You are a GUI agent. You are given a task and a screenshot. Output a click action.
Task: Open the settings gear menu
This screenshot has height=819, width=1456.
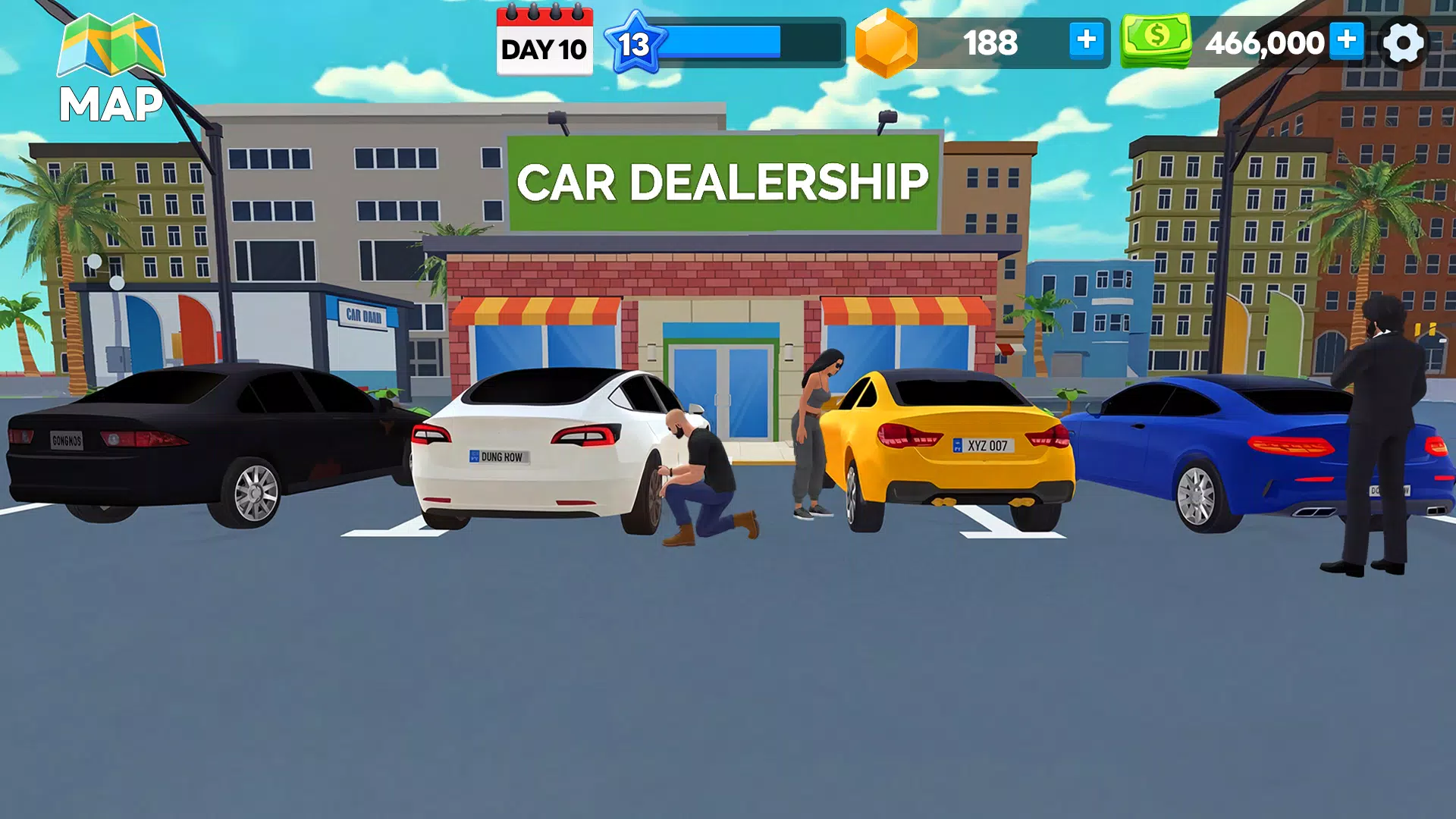point(1404,42)
